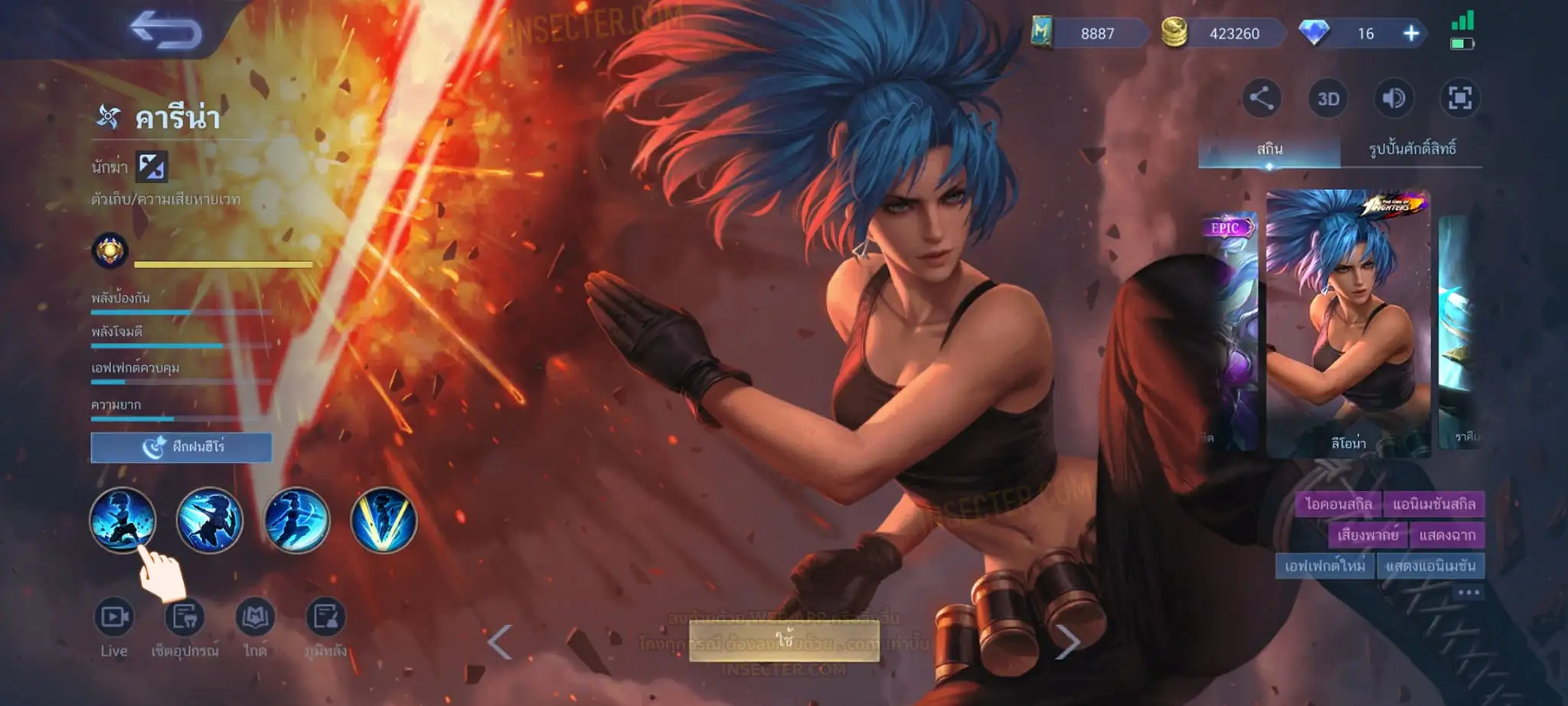The height and width of the screenshot is (706, 1568).
Task: Switch to the สกิน tab
Action: (x=1269, y=149)
